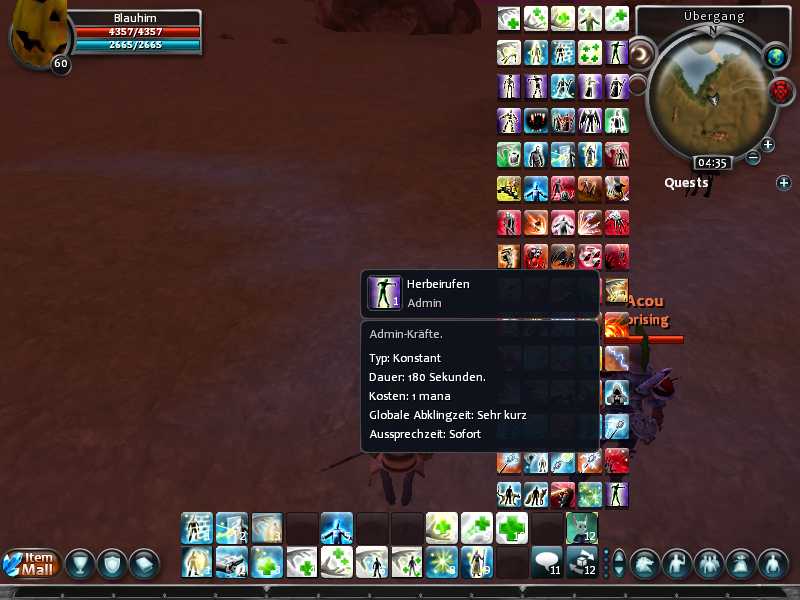Image resolution: width=800 pixels, height=600 pixels.
Task: Zoom out on the minimap
Action: tap(753, 157)
